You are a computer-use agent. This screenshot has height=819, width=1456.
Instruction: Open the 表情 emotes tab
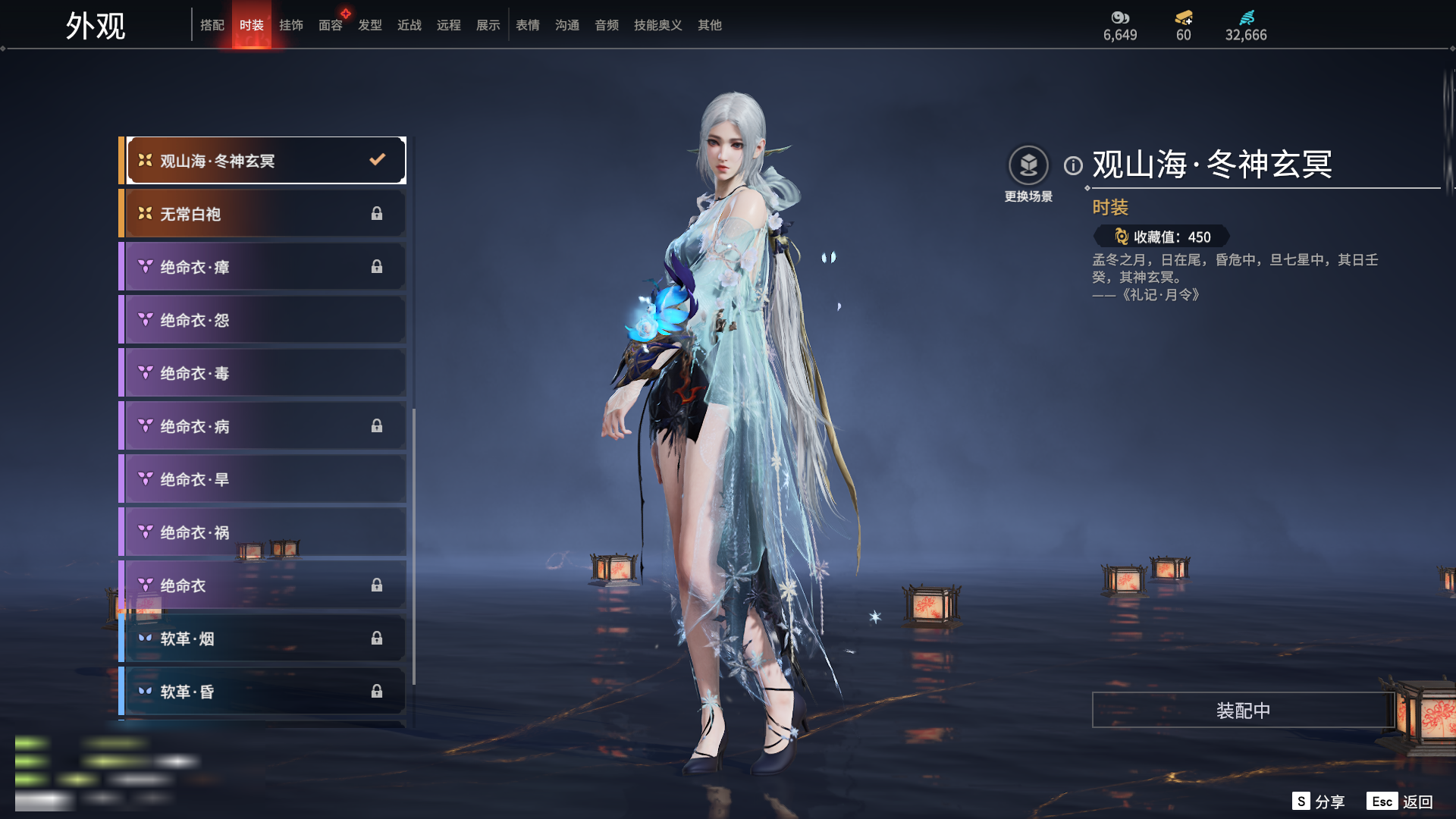tap(527, 25)
